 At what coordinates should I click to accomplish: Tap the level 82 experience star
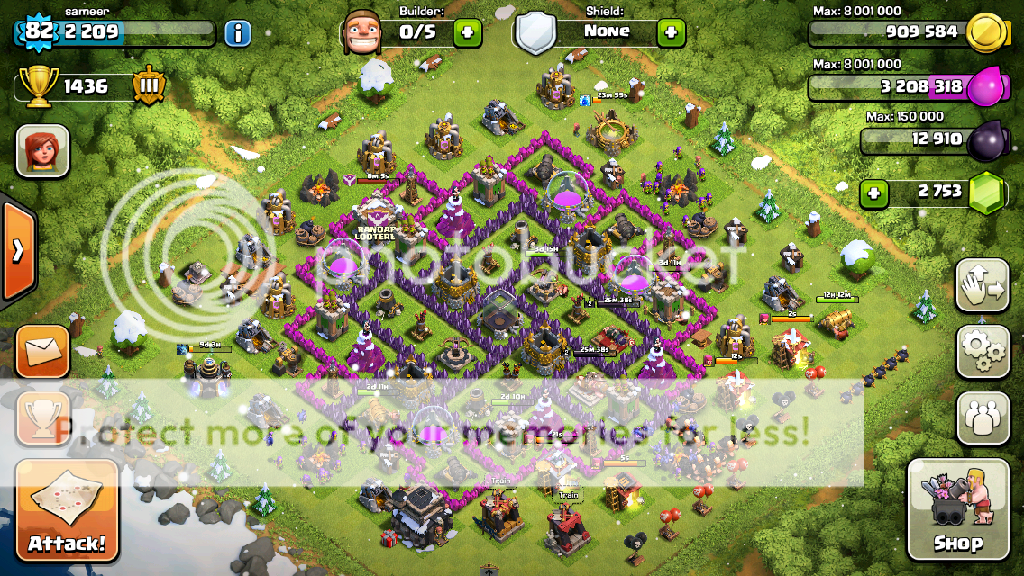pyautogui.click(x=38, y=32)
